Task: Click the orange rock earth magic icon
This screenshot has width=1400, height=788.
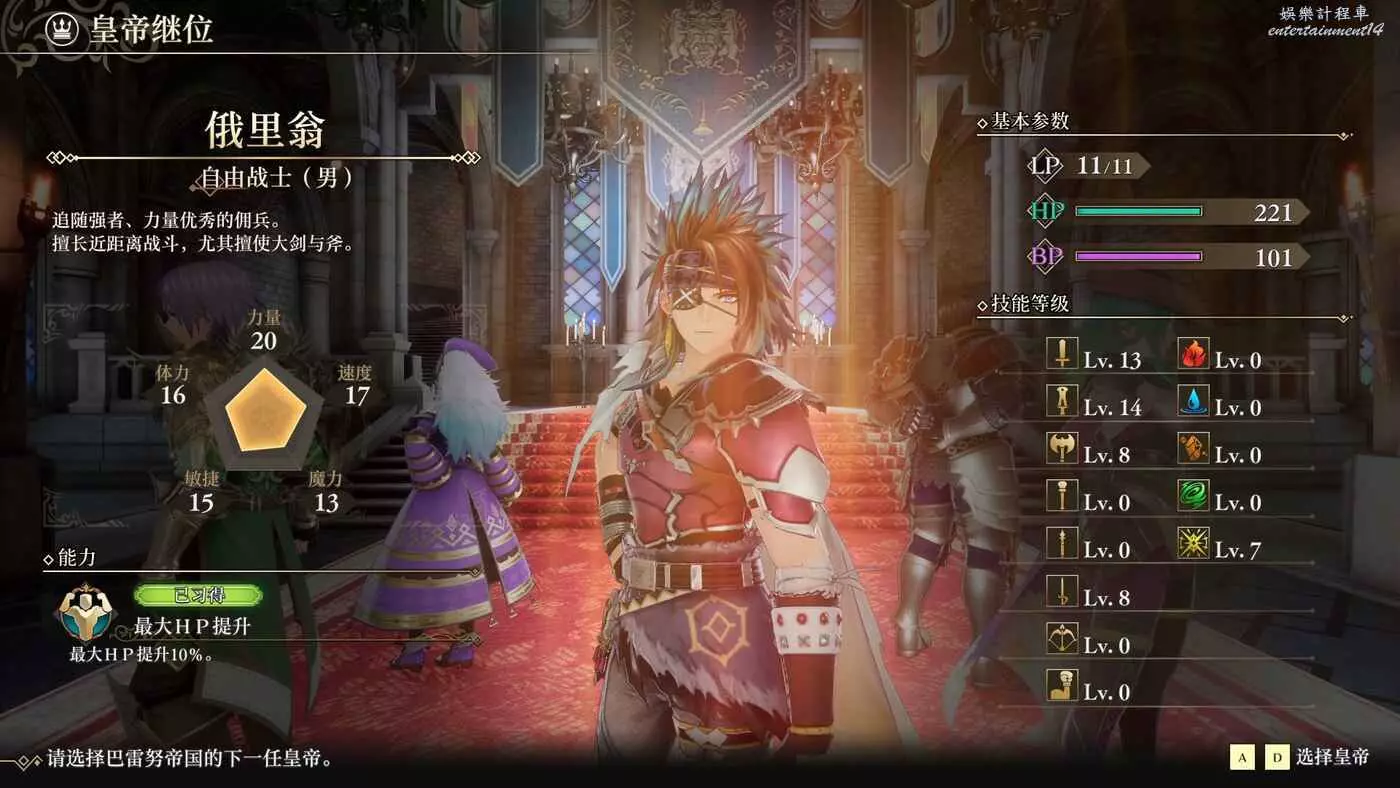Action: tap(1193, 448)
